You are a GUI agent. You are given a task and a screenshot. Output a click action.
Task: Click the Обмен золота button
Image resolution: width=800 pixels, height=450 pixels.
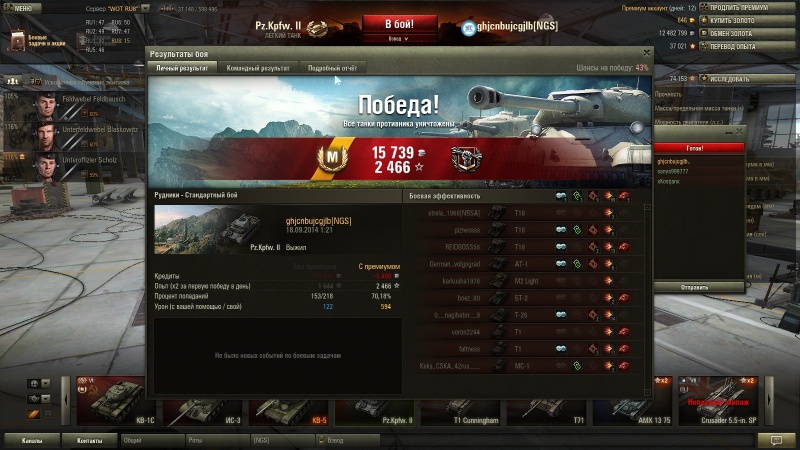(x=742, y=33)
